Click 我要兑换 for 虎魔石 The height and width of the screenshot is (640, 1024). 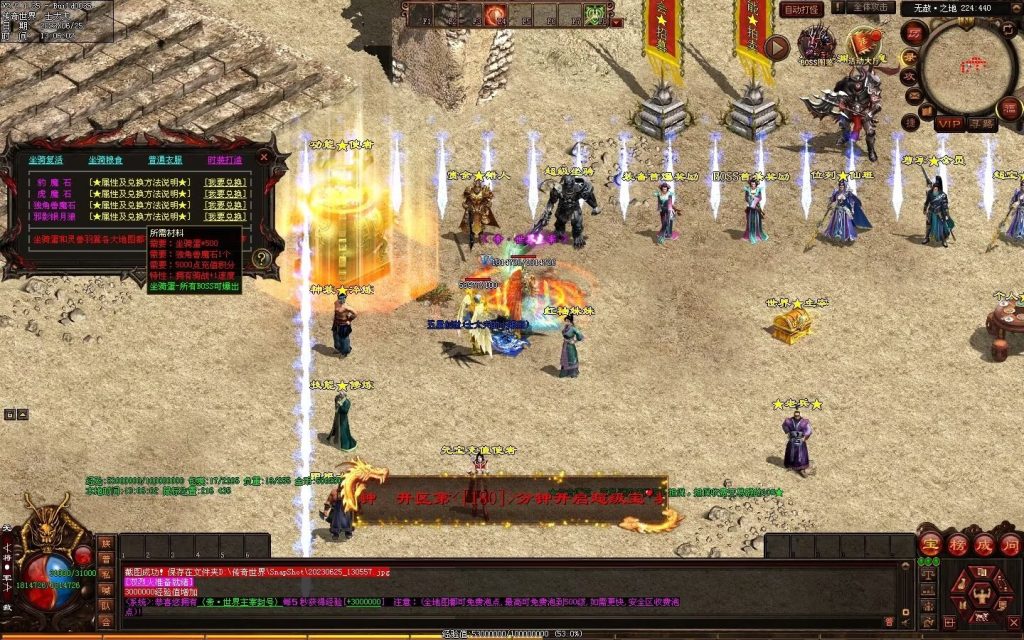point(225,193)
